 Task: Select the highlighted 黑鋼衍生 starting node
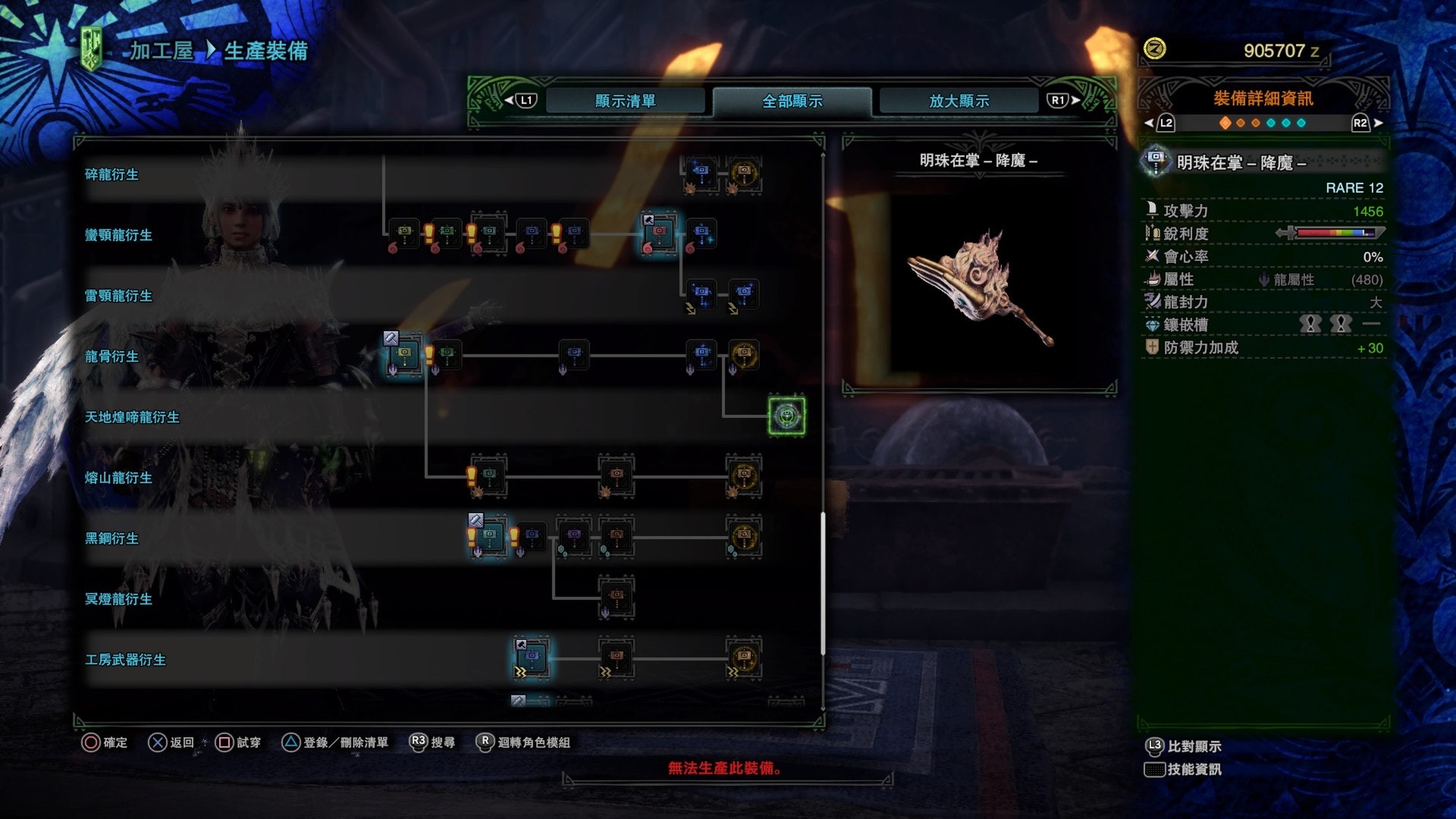click(489, 536)
